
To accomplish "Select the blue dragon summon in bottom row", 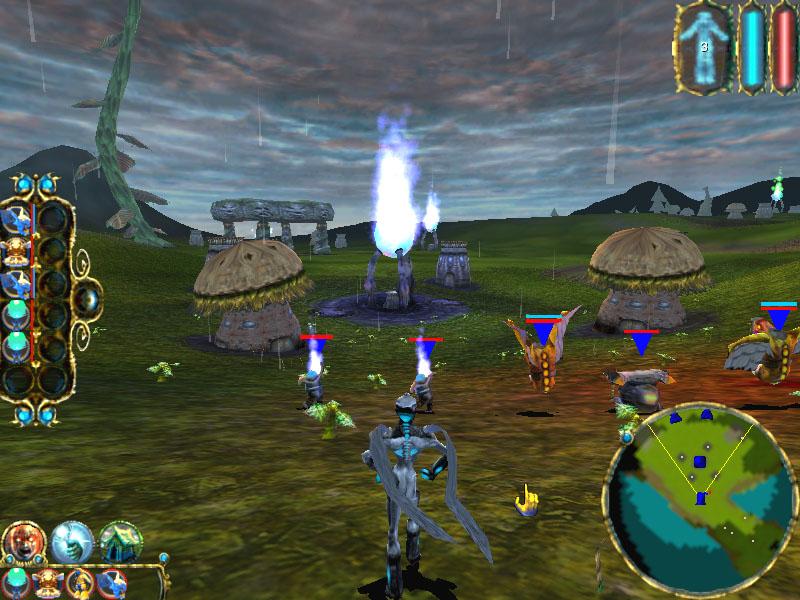I will pyautogui.click(x=111, y=583).
